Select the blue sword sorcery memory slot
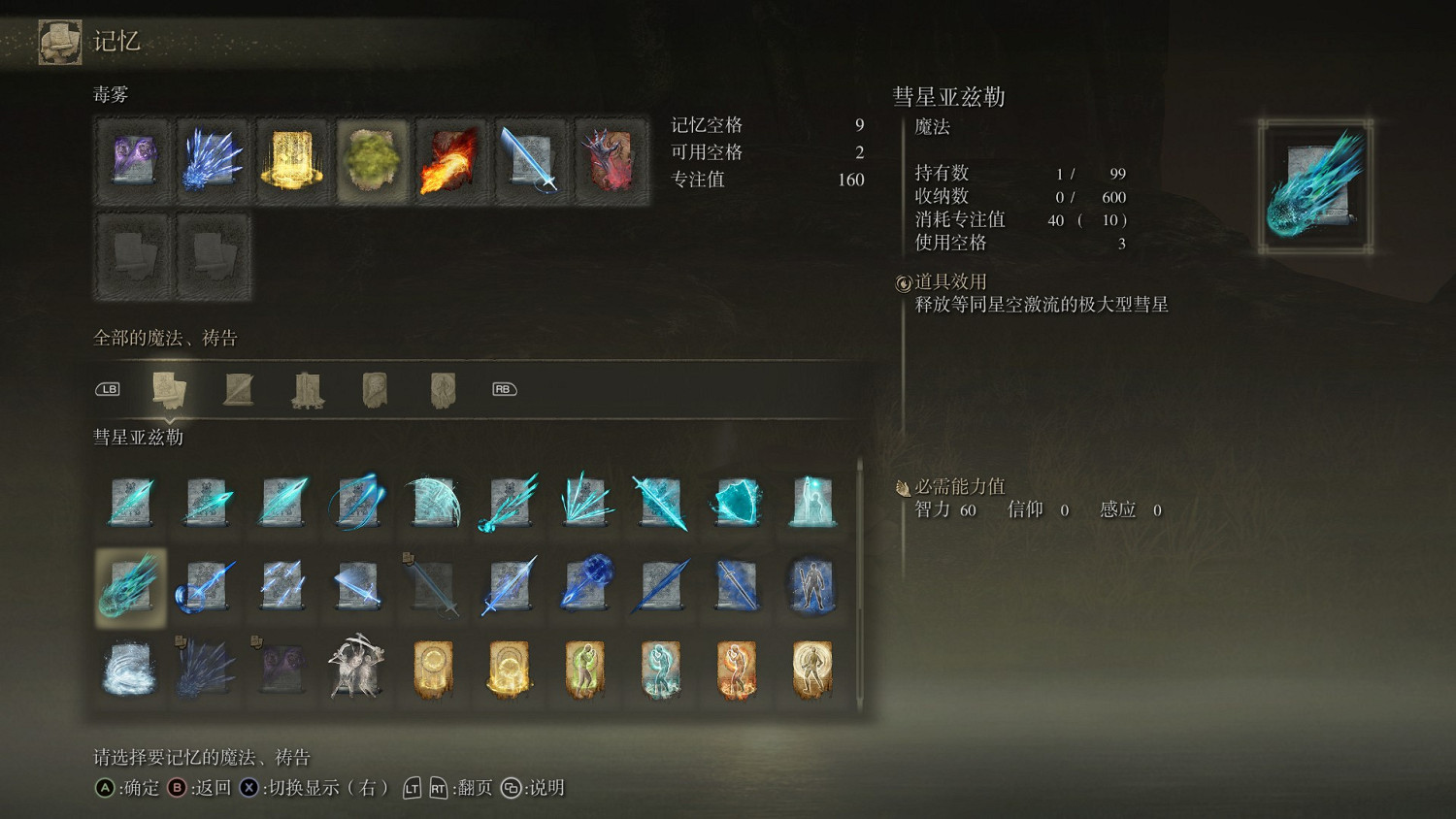1456x819 pixels. 530,160
